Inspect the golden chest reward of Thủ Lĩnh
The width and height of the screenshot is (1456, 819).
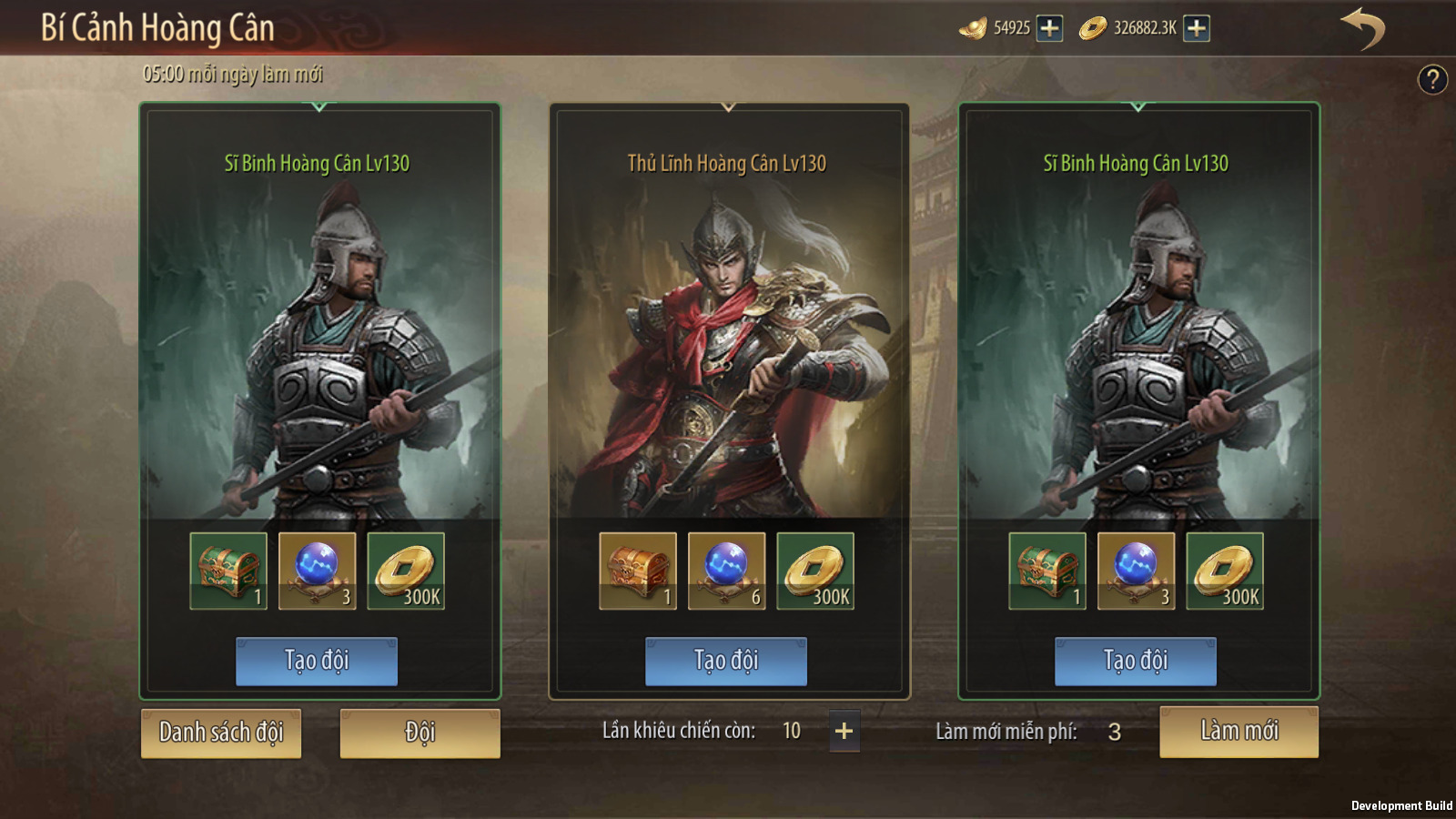pos(637,571)
